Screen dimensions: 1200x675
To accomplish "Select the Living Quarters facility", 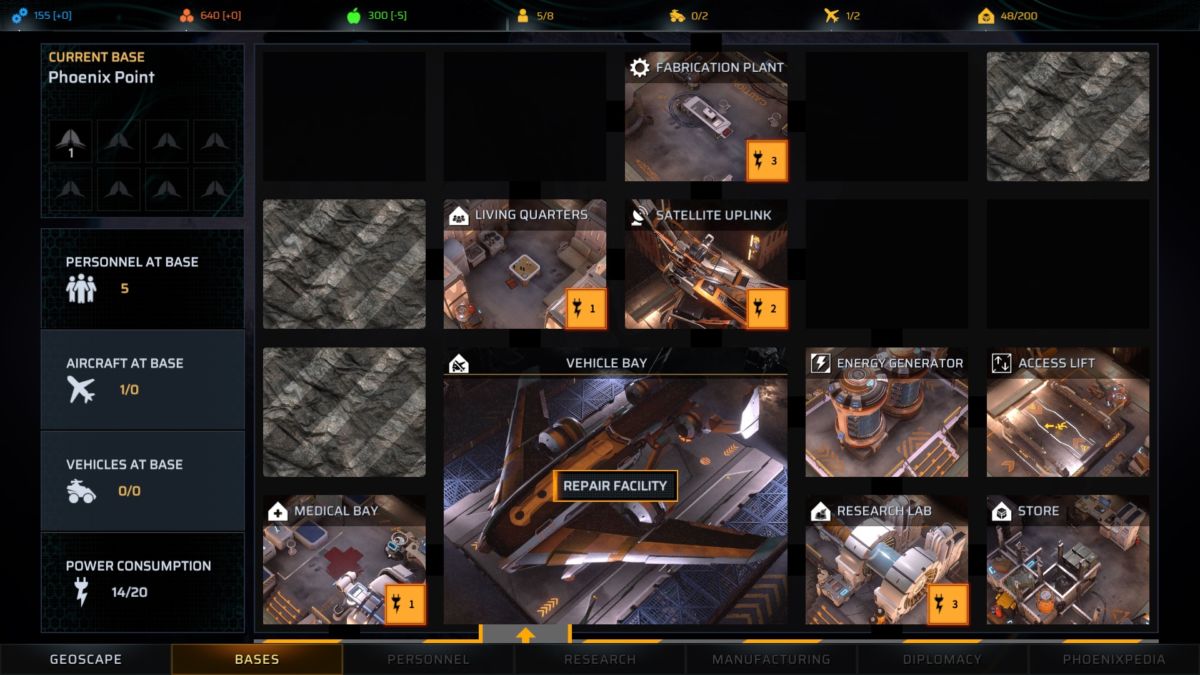I will point(525,265).
